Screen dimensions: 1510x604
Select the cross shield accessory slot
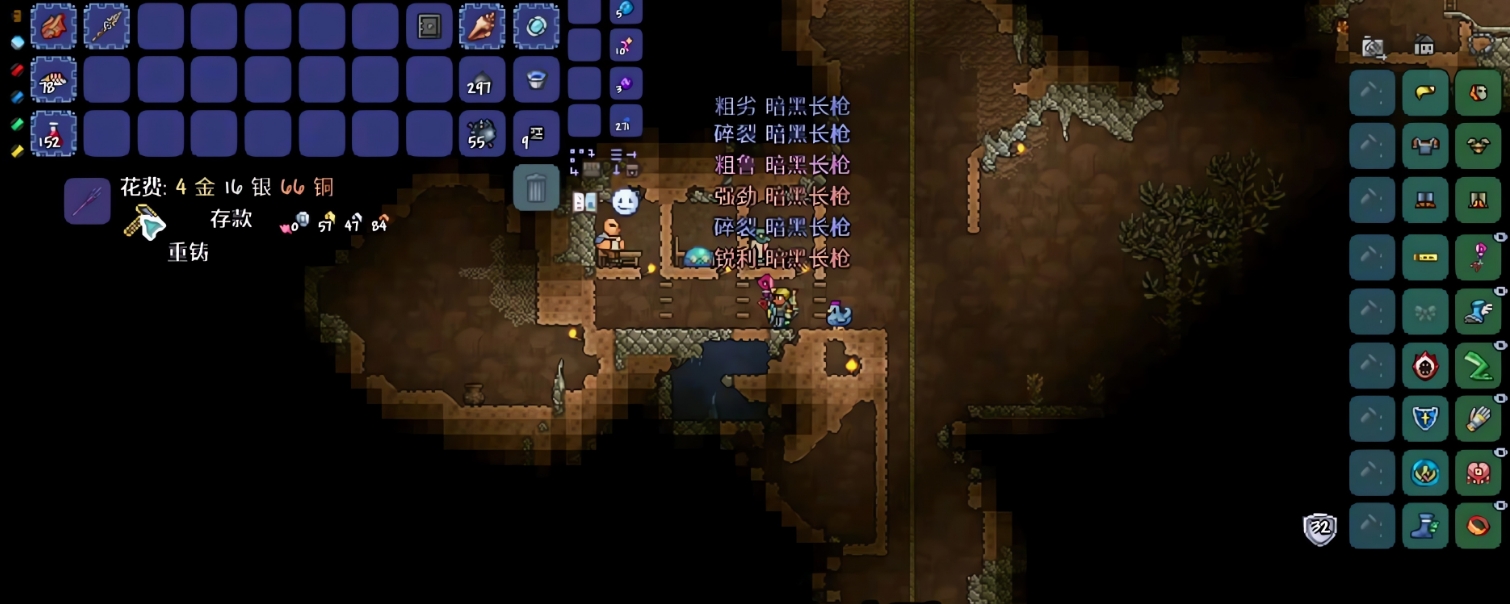pyautogui.click(x=1425, y=418)
